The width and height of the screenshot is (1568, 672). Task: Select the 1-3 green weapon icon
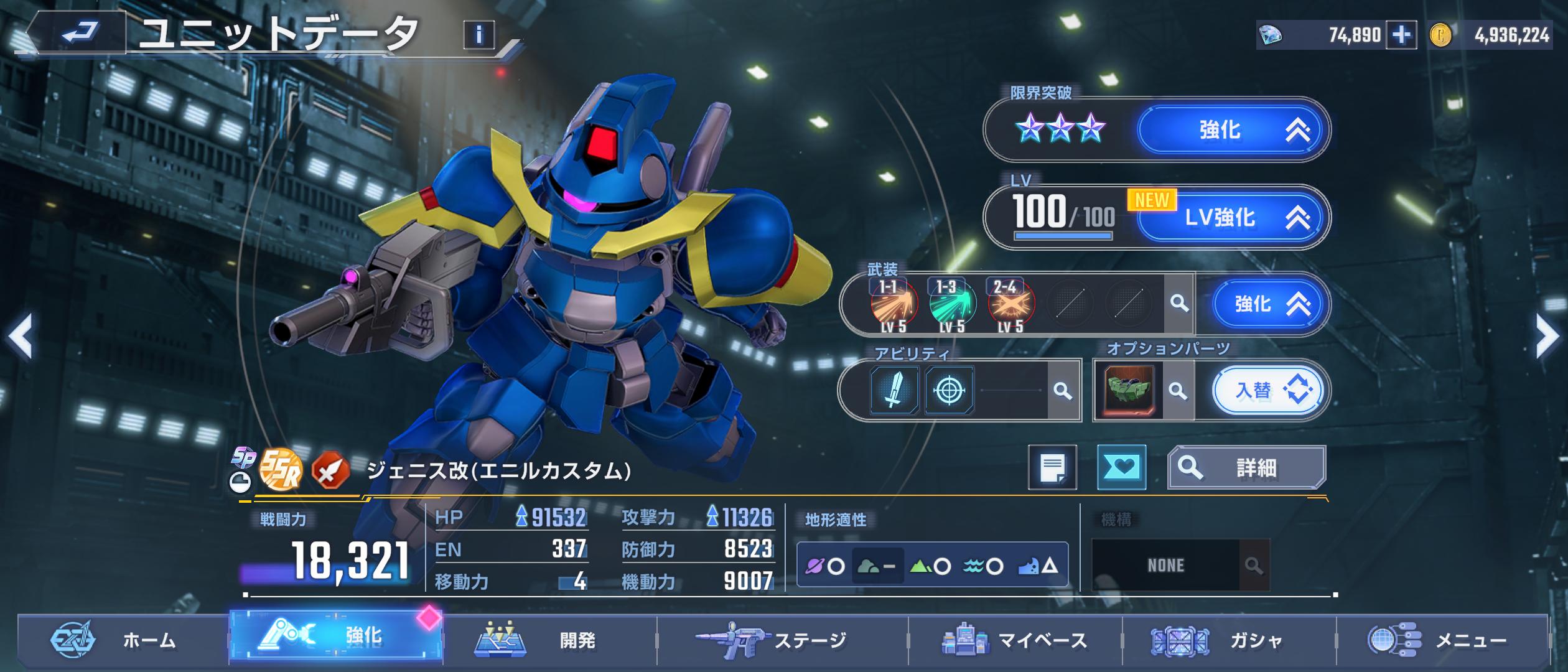point(951,305)
